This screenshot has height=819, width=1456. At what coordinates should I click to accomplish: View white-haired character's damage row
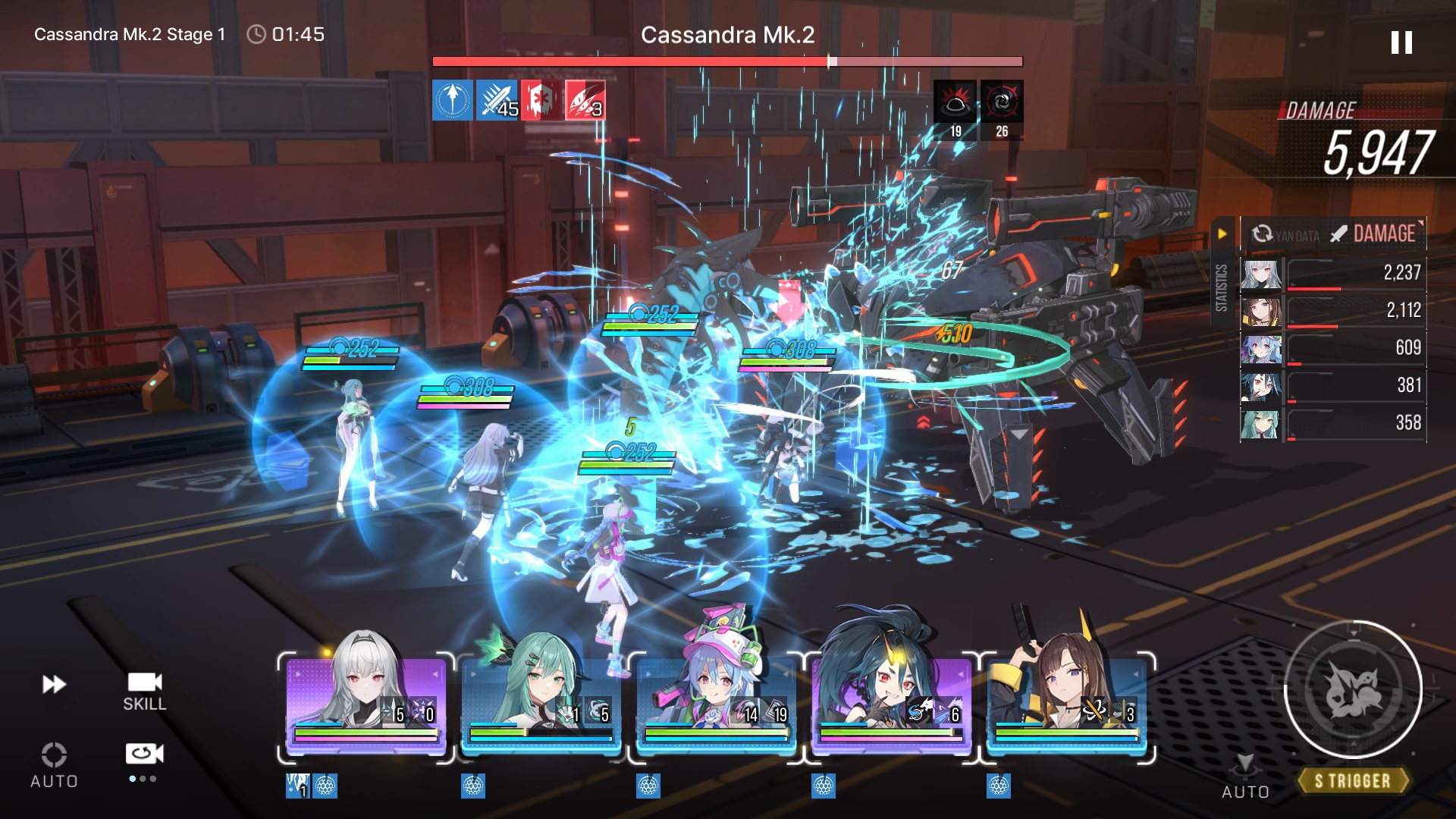click(x=1332, y=273)
